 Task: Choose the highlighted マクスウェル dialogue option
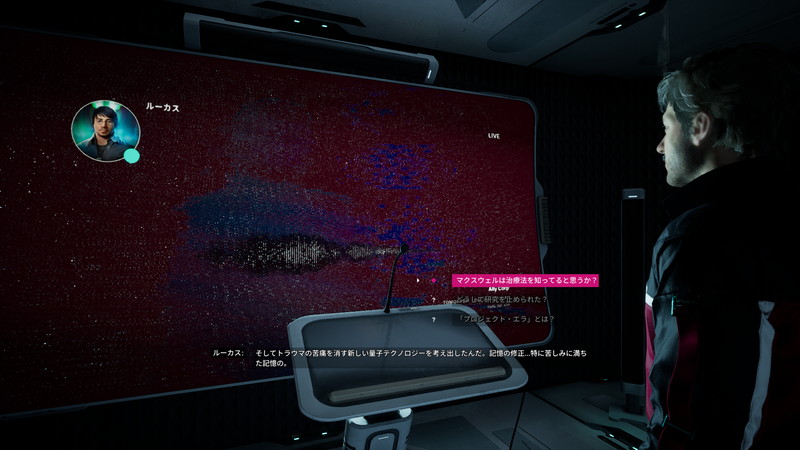pos(524,281)
